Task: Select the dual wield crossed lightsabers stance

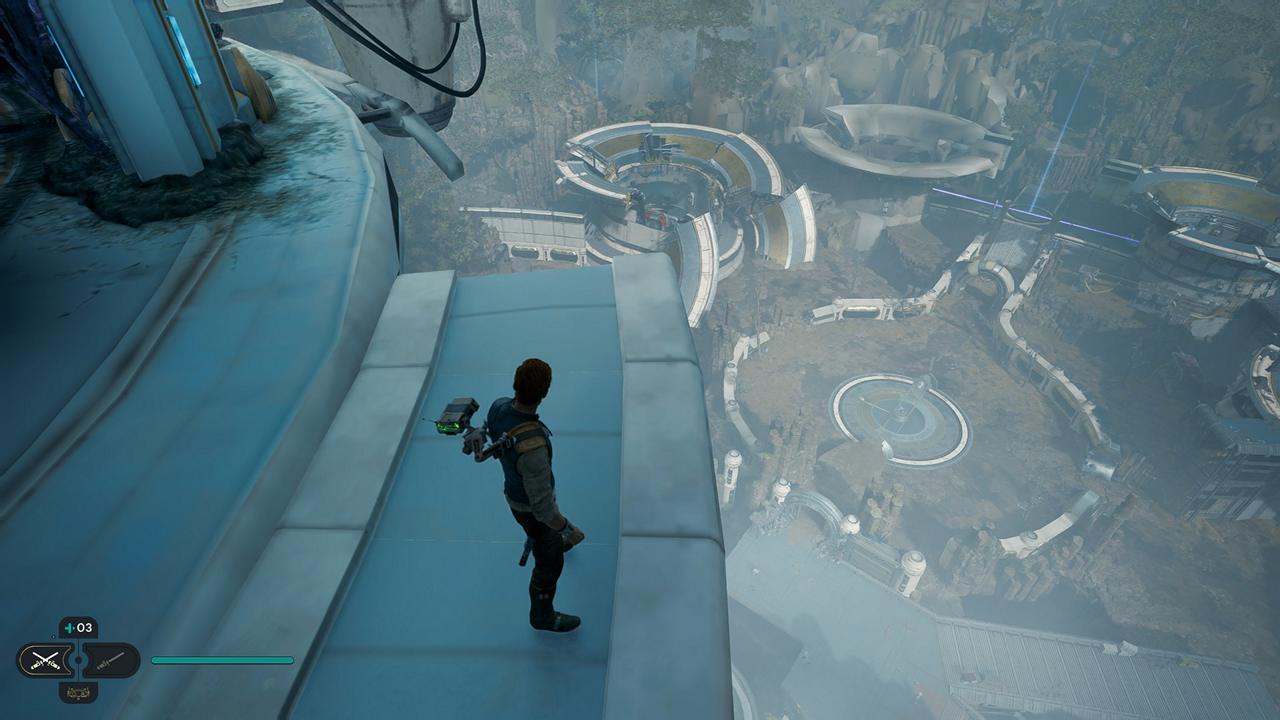Action: (47, 660)
